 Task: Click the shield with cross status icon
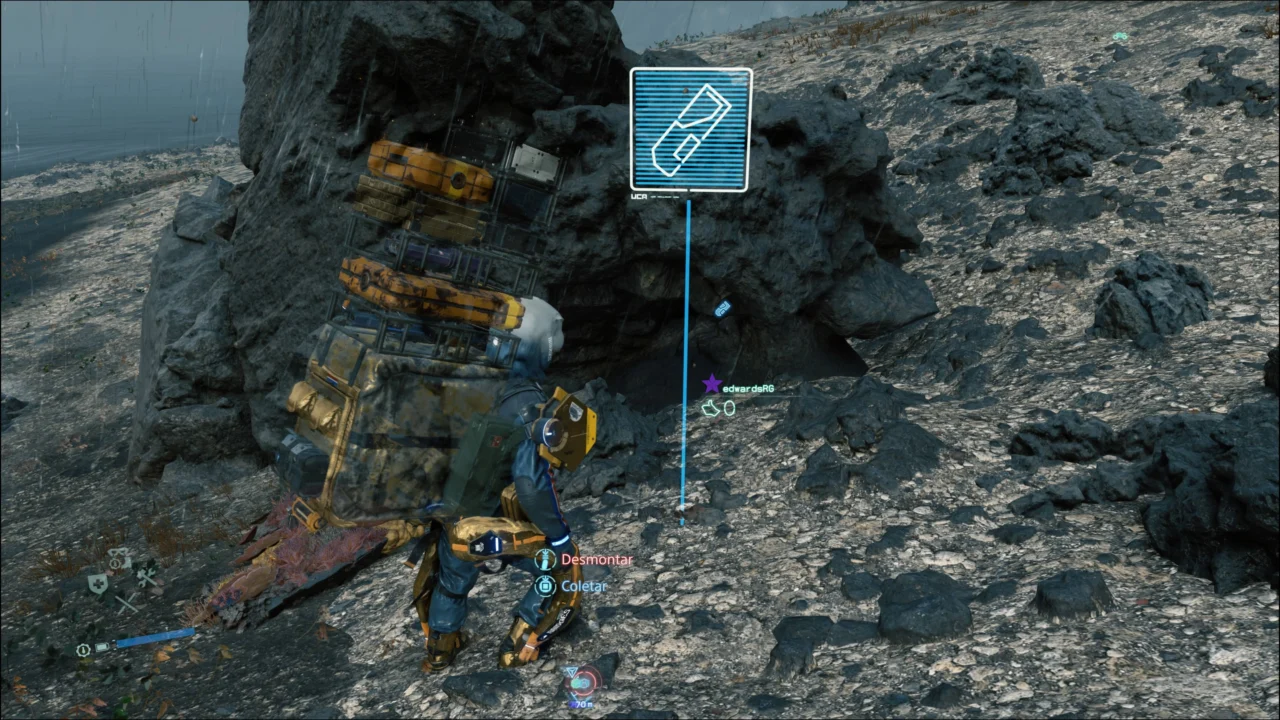pyautogui.click(x=98, y=585)
